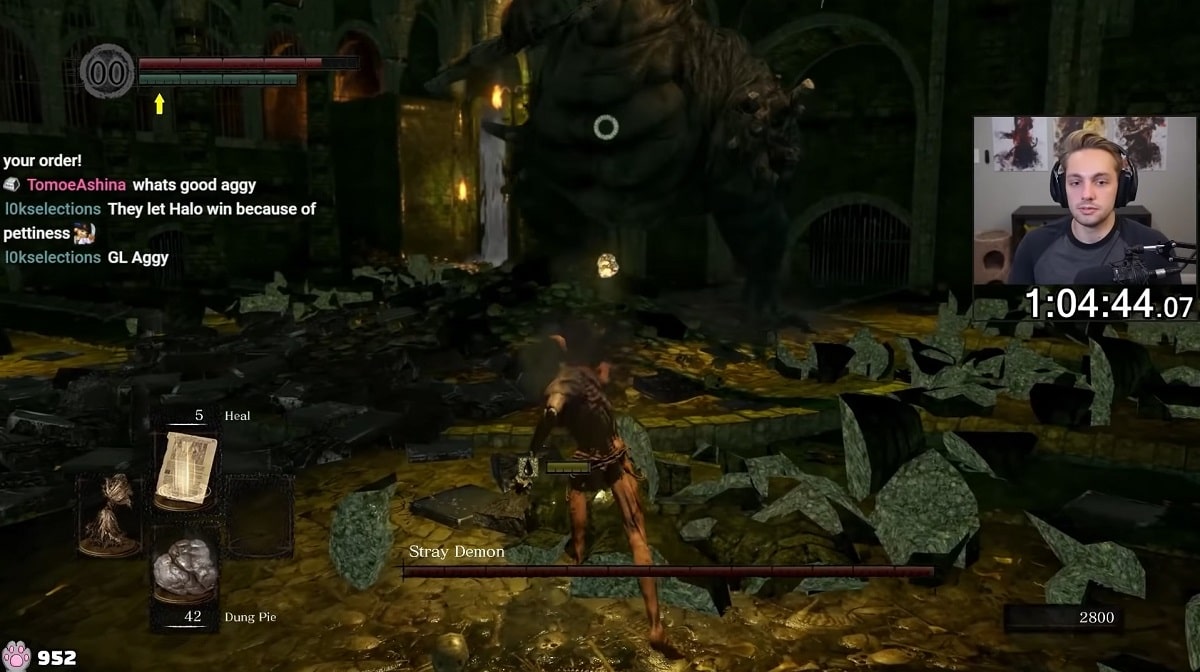Select the Dung Pie item slot

tap(186, 570)
